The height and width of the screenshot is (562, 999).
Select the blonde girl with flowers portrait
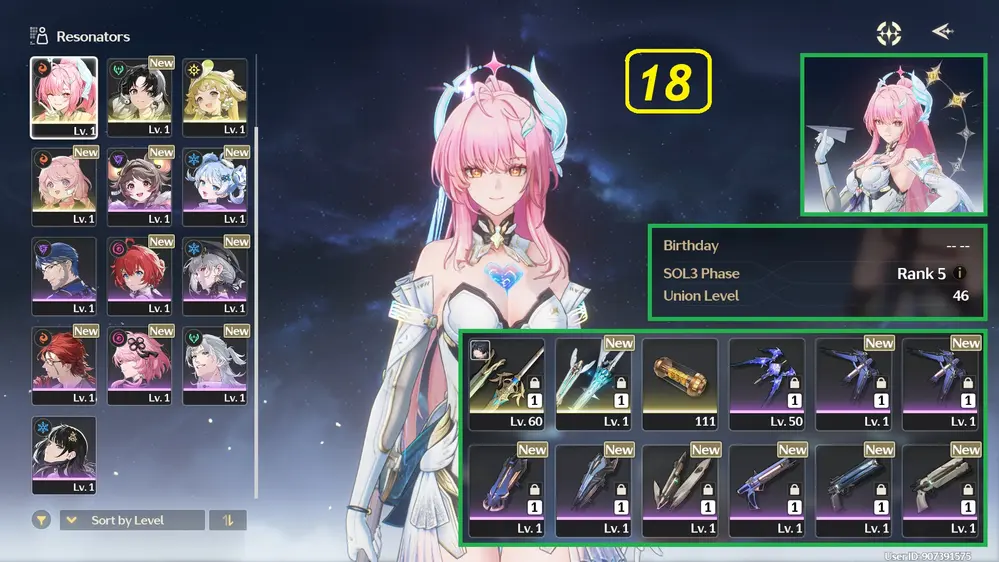click(215, 97)
